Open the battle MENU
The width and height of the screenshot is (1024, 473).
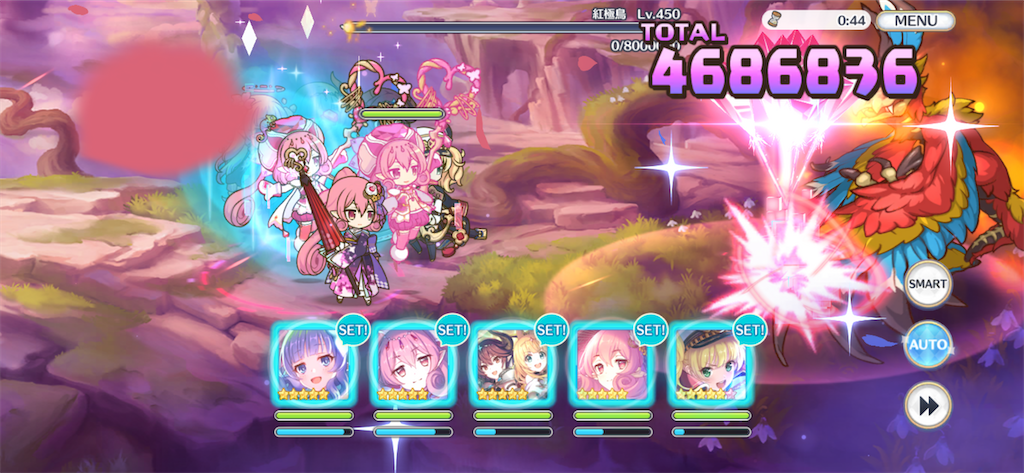(915, 20)
